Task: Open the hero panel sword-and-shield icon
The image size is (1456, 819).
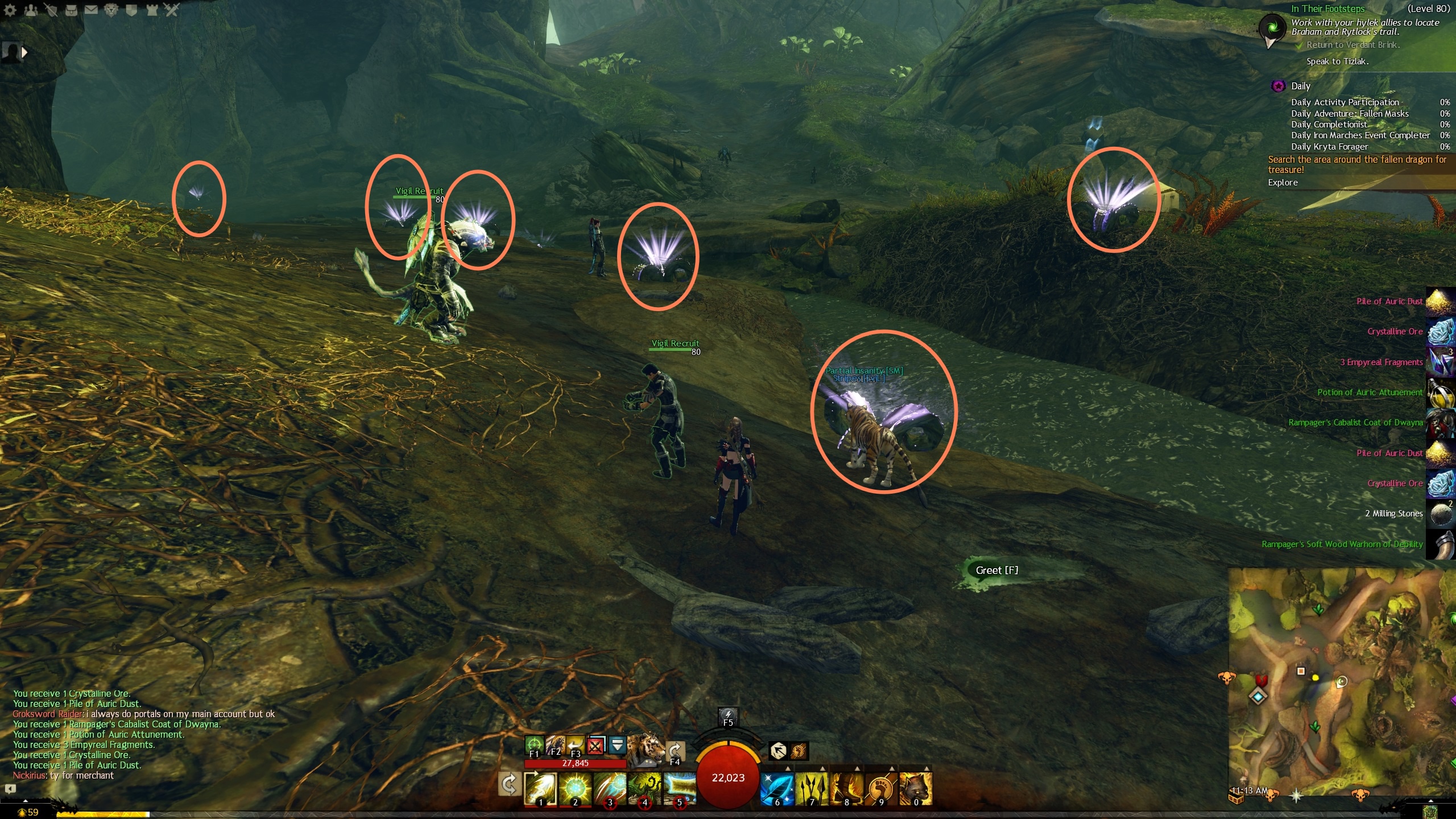Action: click(x=51, y=10)
